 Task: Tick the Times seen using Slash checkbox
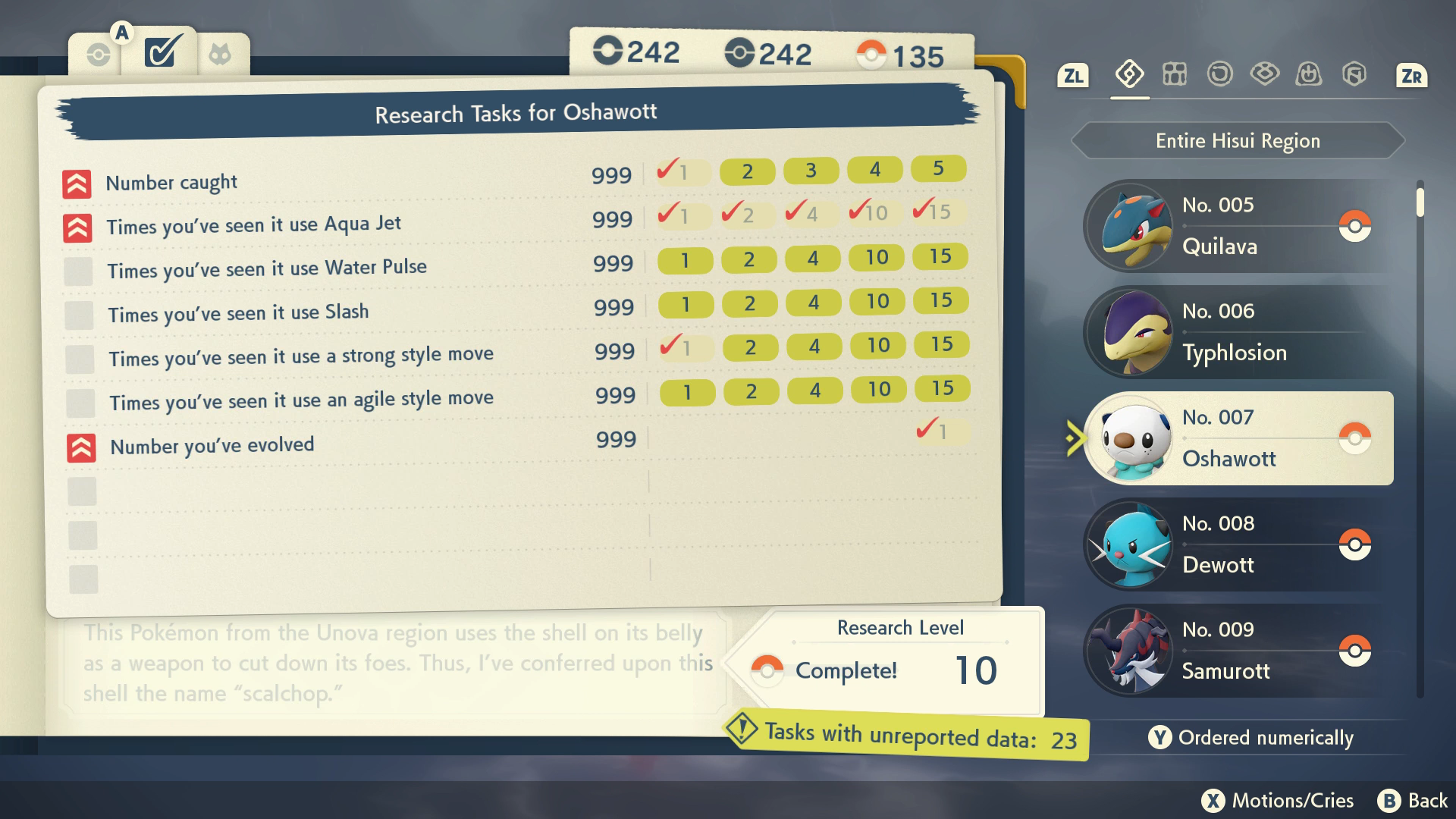[x=78, y=315]
